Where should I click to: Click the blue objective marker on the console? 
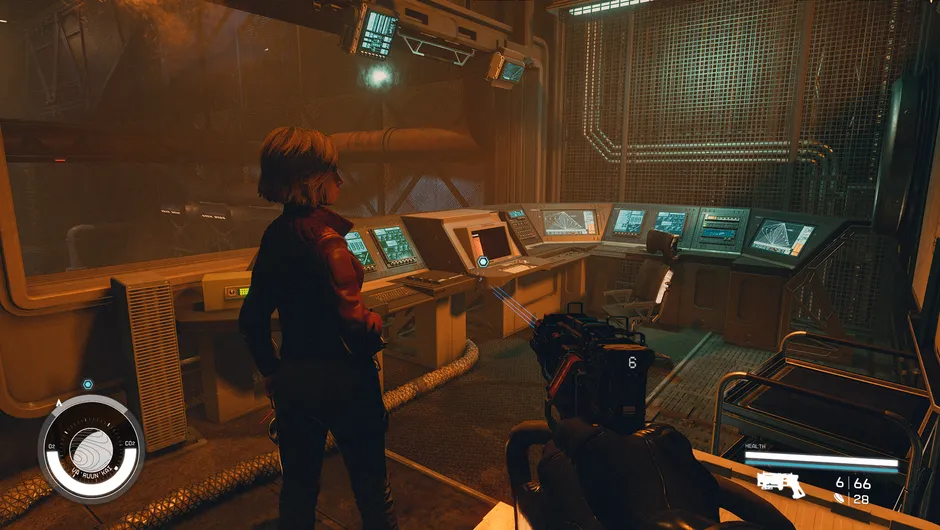pyautogui.click(x=483, y=262)
